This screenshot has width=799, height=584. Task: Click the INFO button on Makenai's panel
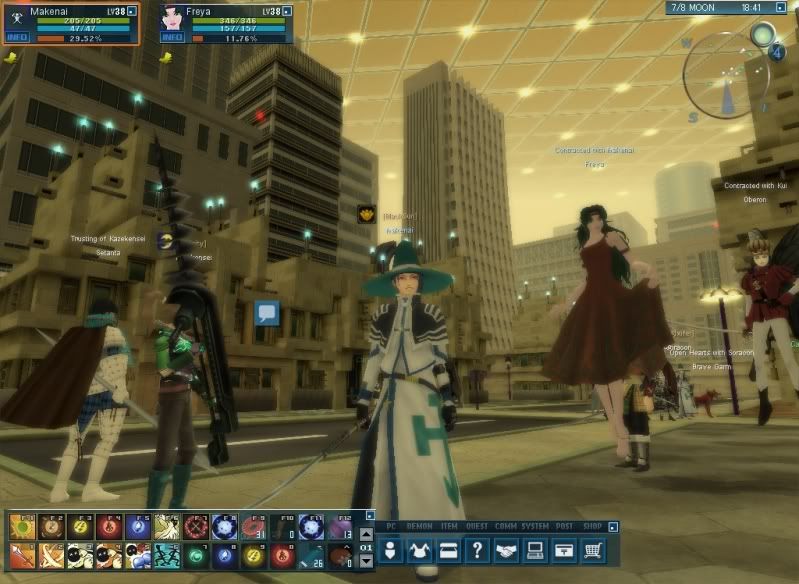17,38
